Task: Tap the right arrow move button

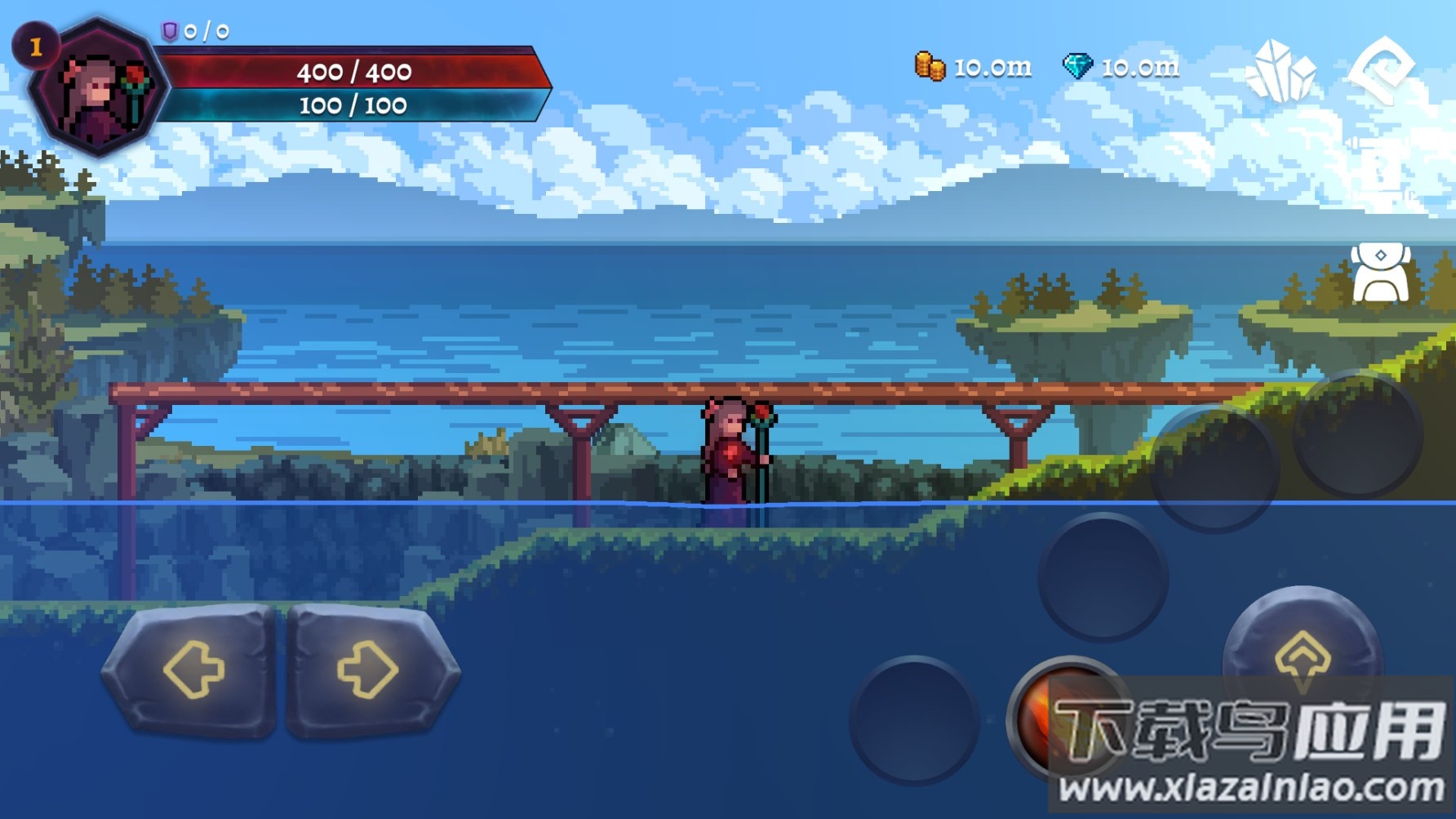Action: 370,670
